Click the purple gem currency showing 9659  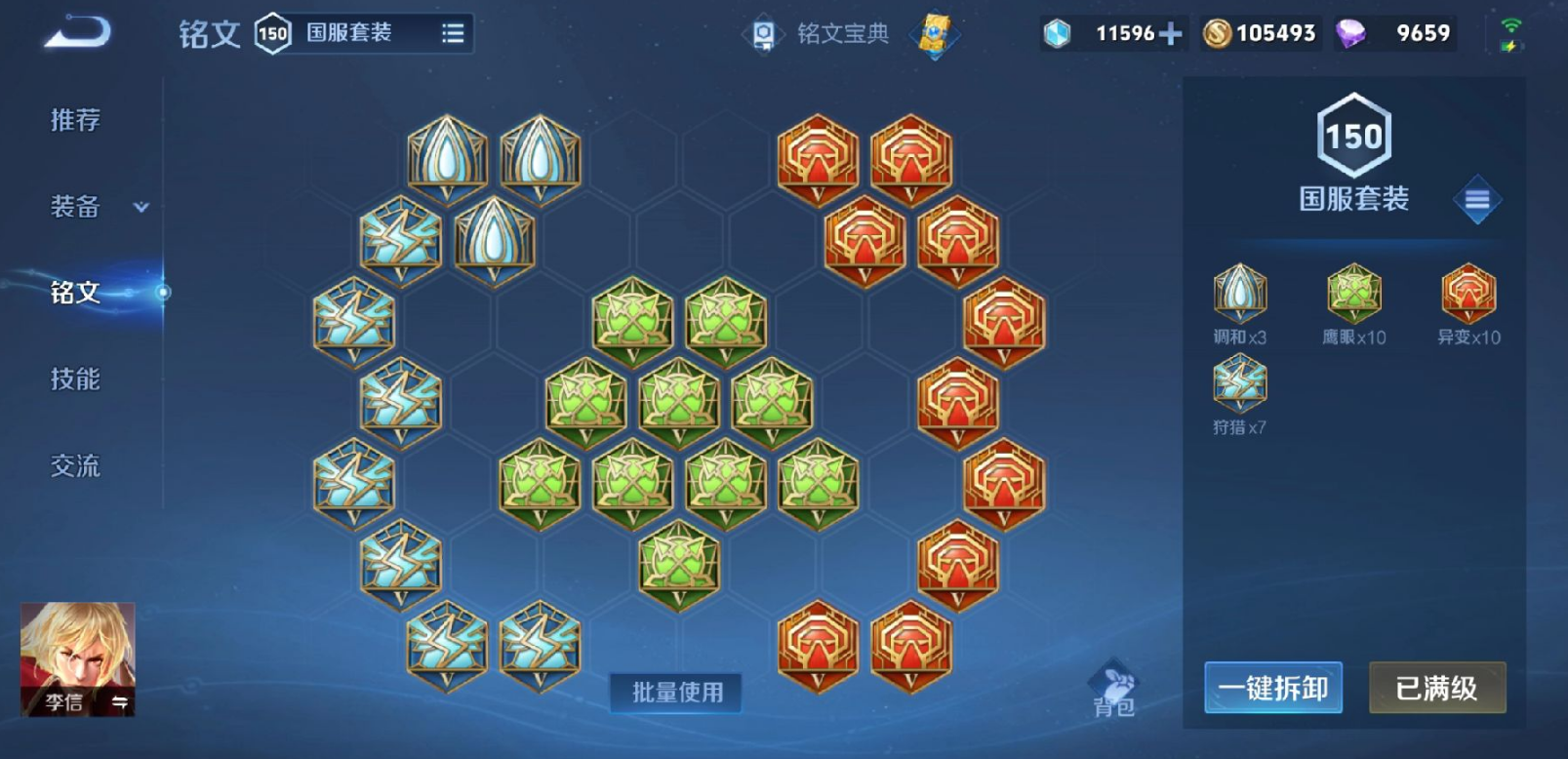coord(1395,32)
